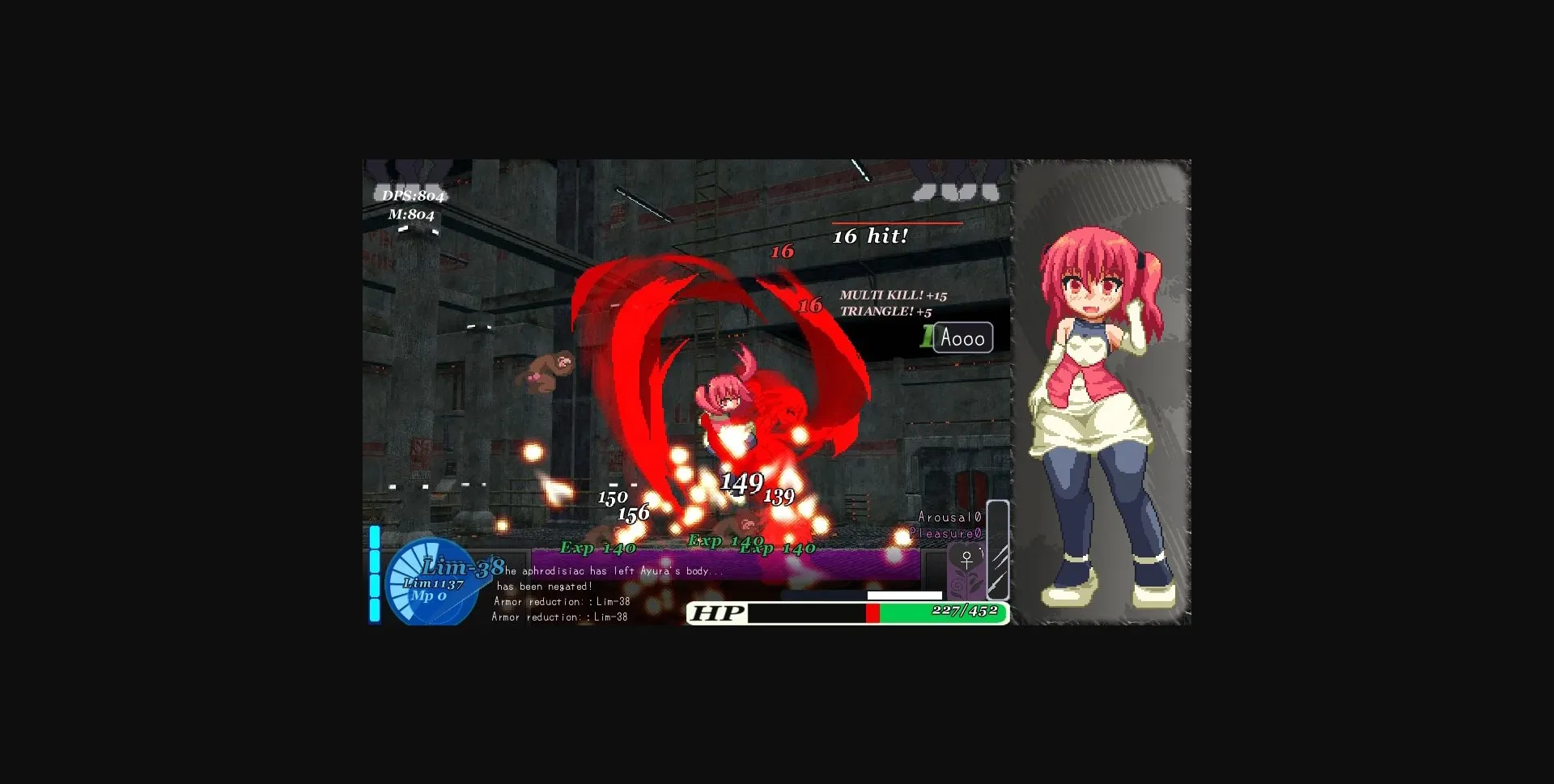Click the TRIANGLE! +5 bonus text

coord(885,313)
